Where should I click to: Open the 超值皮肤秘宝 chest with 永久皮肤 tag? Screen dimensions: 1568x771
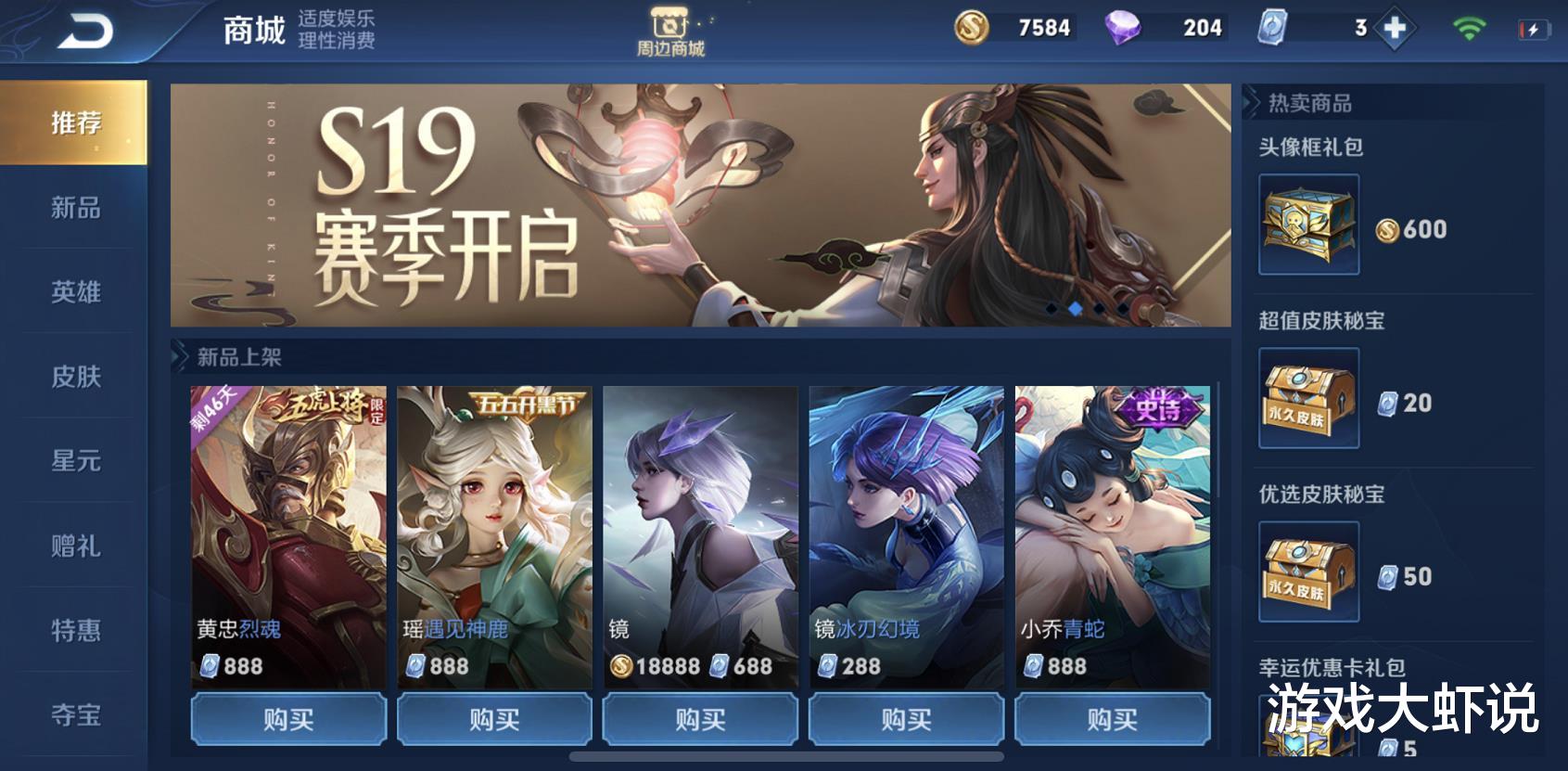(1308, 399)
